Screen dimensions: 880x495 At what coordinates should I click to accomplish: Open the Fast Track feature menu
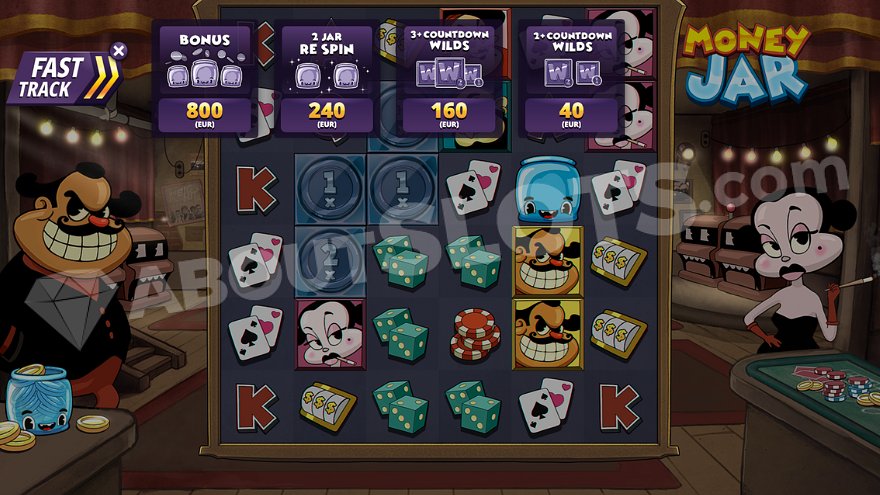(62, 79)
